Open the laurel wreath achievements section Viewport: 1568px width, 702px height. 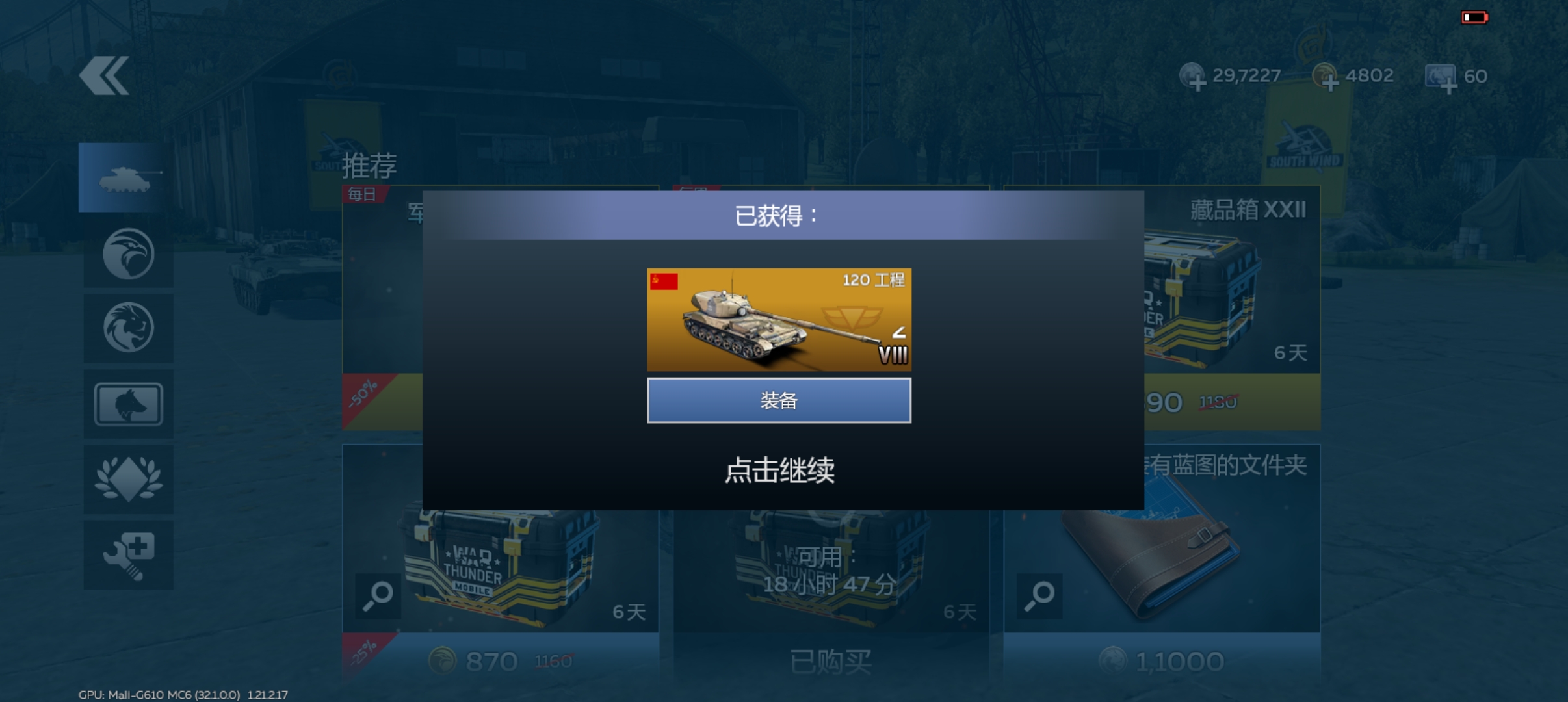click(x=128, y=479)
